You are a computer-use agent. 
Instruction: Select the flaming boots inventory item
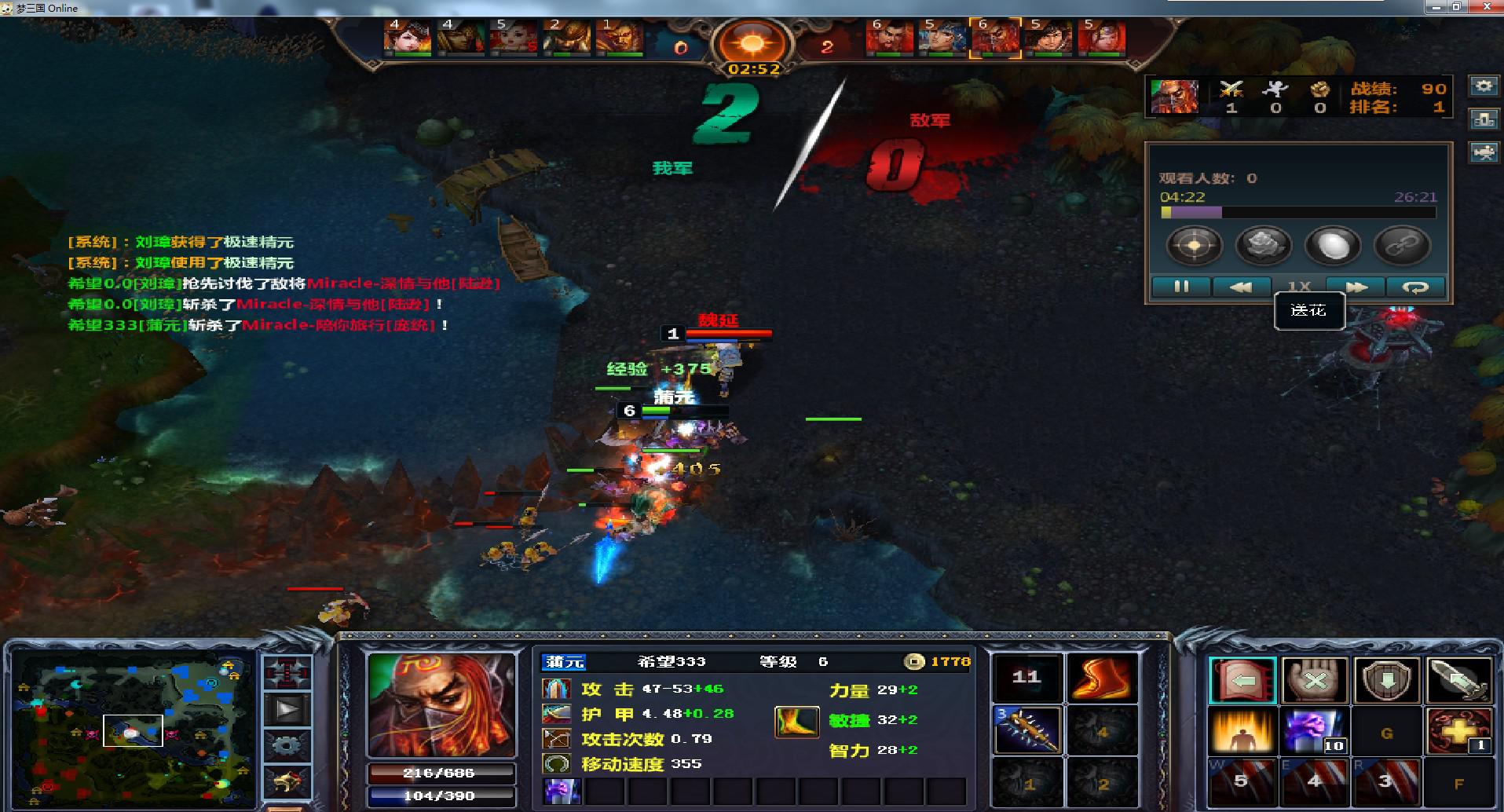[x=1102, y=678]
